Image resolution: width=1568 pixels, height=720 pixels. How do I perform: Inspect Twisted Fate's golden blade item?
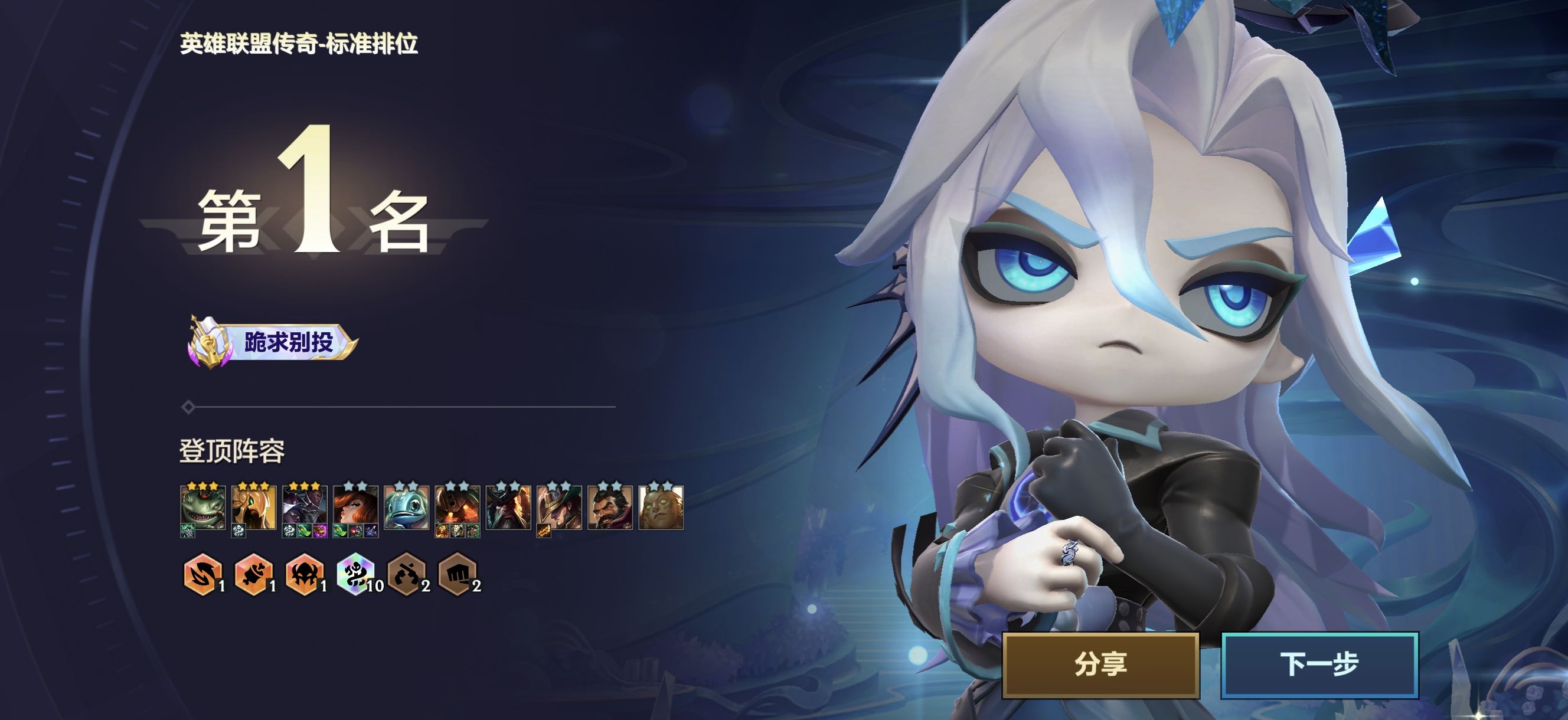(x=543, y=532)
